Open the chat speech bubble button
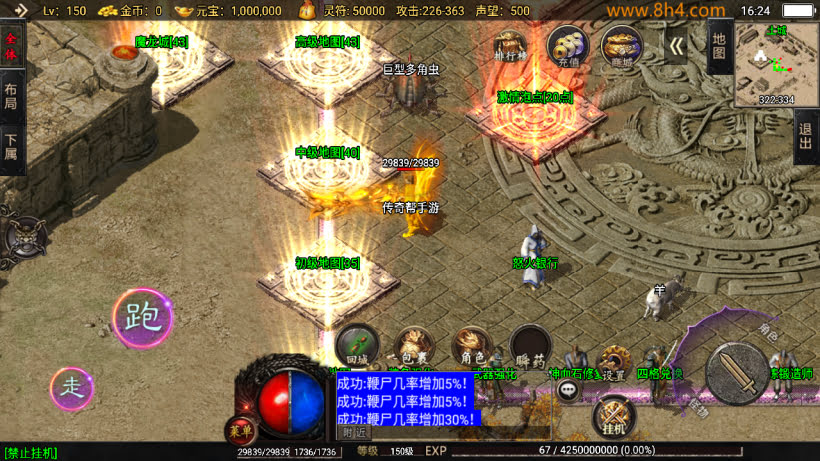 click(568, 391)
